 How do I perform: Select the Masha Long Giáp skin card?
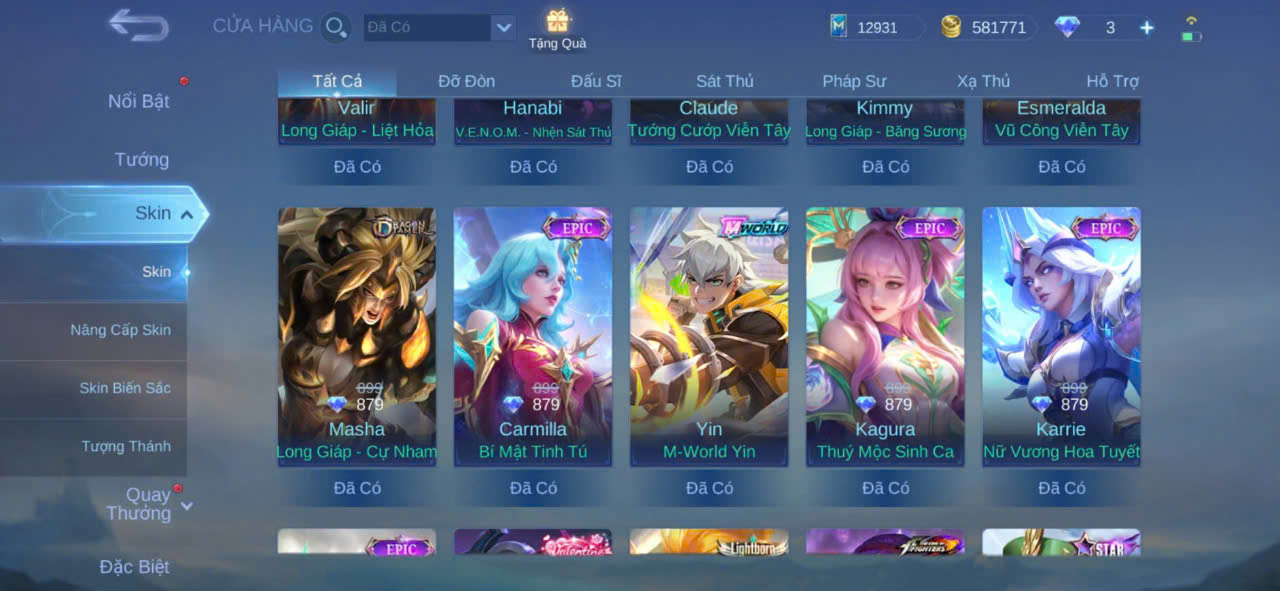coord(357,335)
